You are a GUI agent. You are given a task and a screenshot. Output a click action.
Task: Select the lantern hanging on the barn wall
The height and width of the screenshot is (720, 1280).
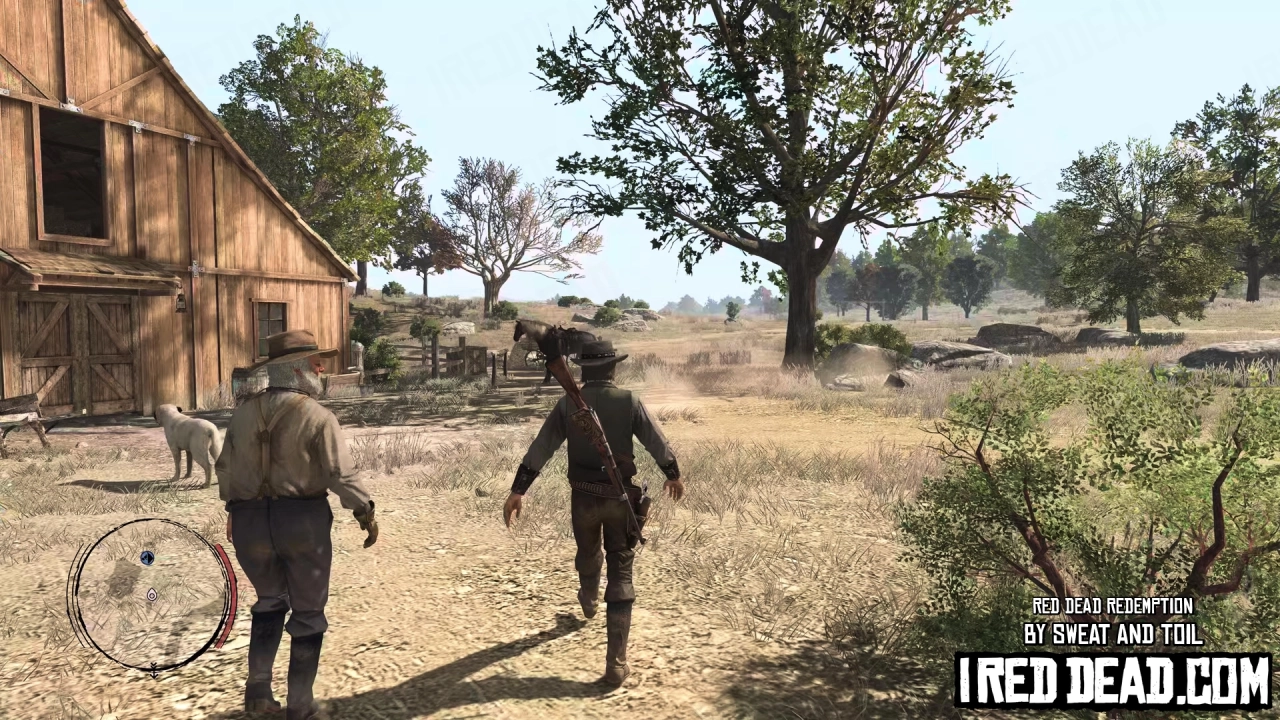[181, 301]
